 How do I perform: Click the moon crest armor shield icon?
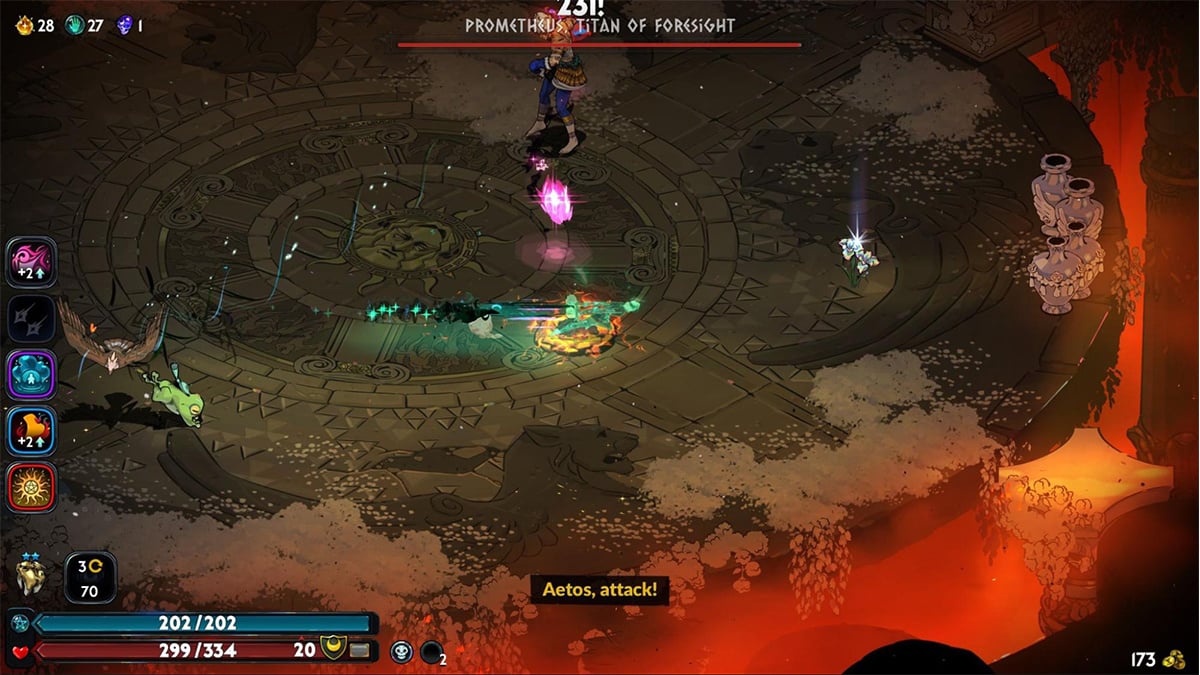click(332, 650)
